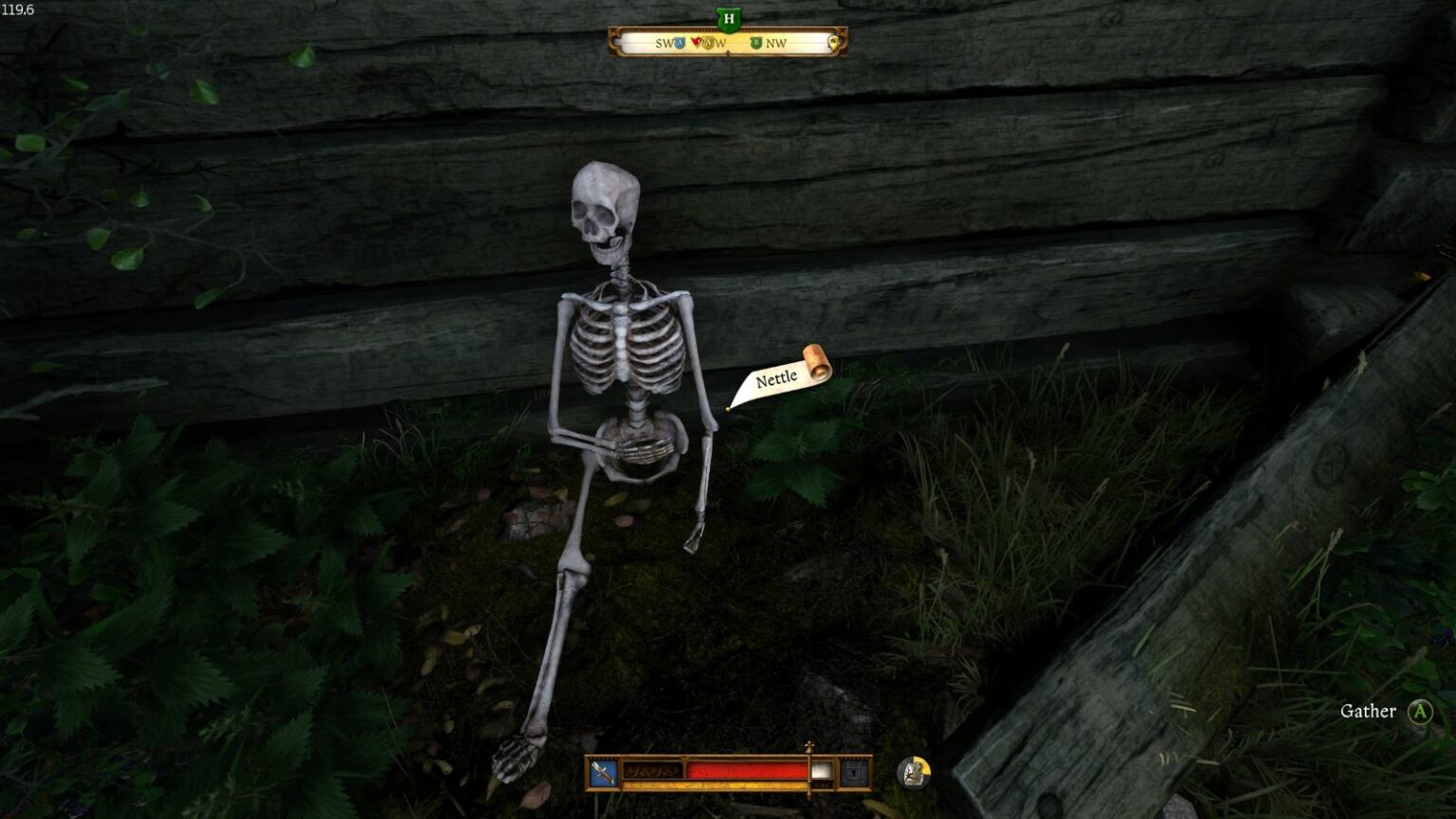
Task: Click the 119.6 counter in the top left
Action: point(20,9)
